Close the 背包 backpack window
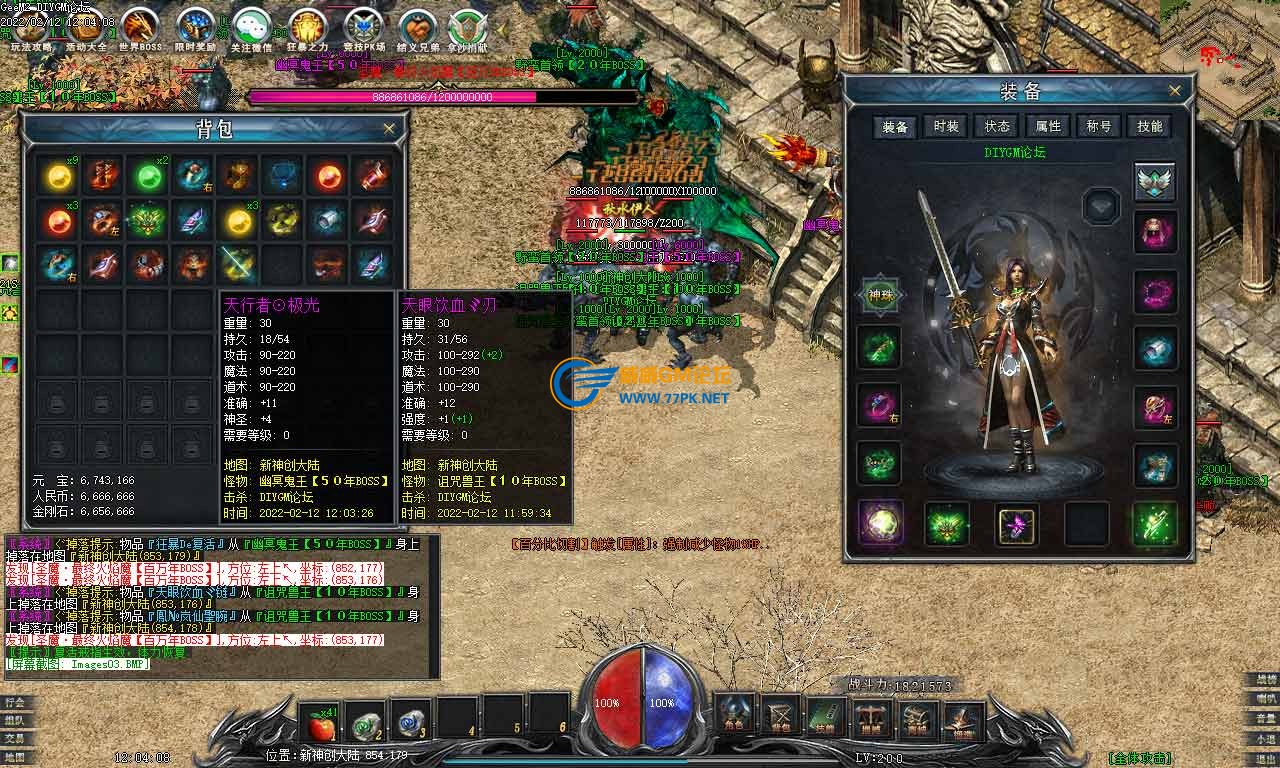Screen dimensions: 1280x768 [389, 129]
